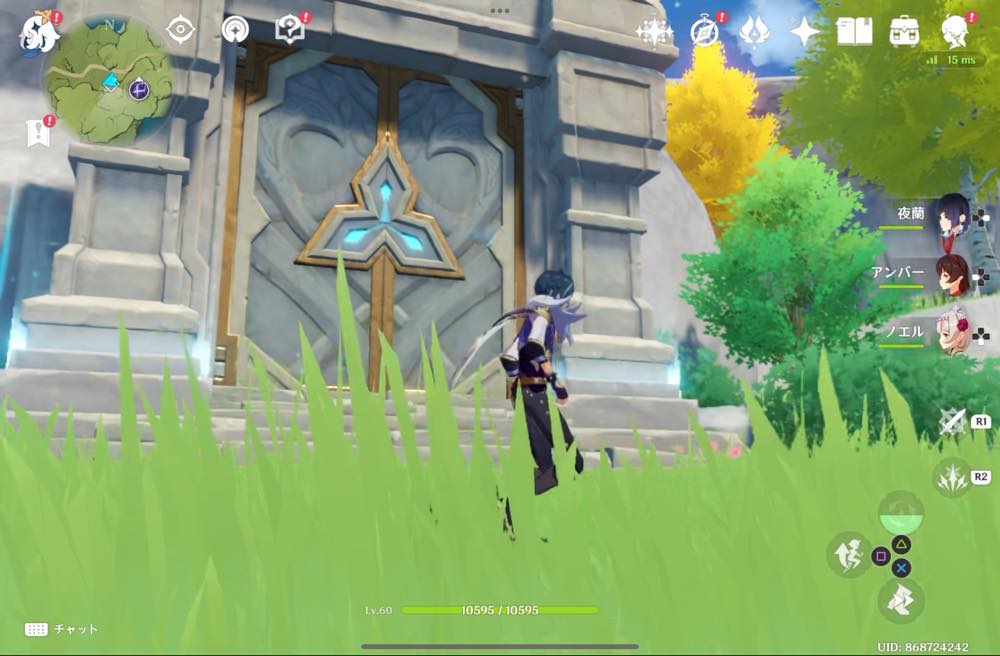This screenshot has width=1000, height=656.
Task: Switch to party member アンバー
Action: tap(952, 275)
